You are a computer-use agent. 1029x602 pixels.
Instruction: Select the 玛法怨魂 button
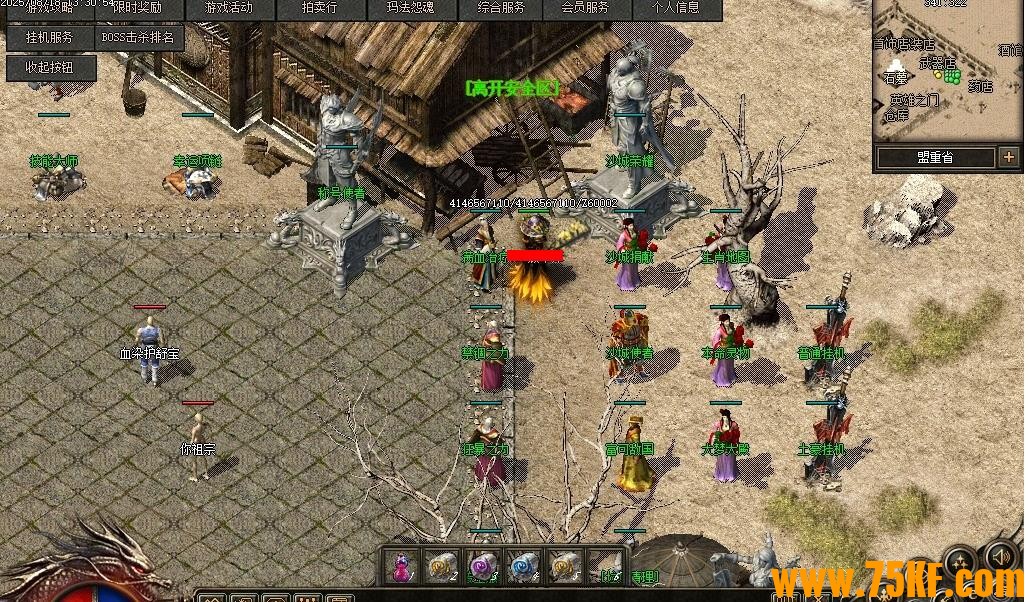click(409, 8)
